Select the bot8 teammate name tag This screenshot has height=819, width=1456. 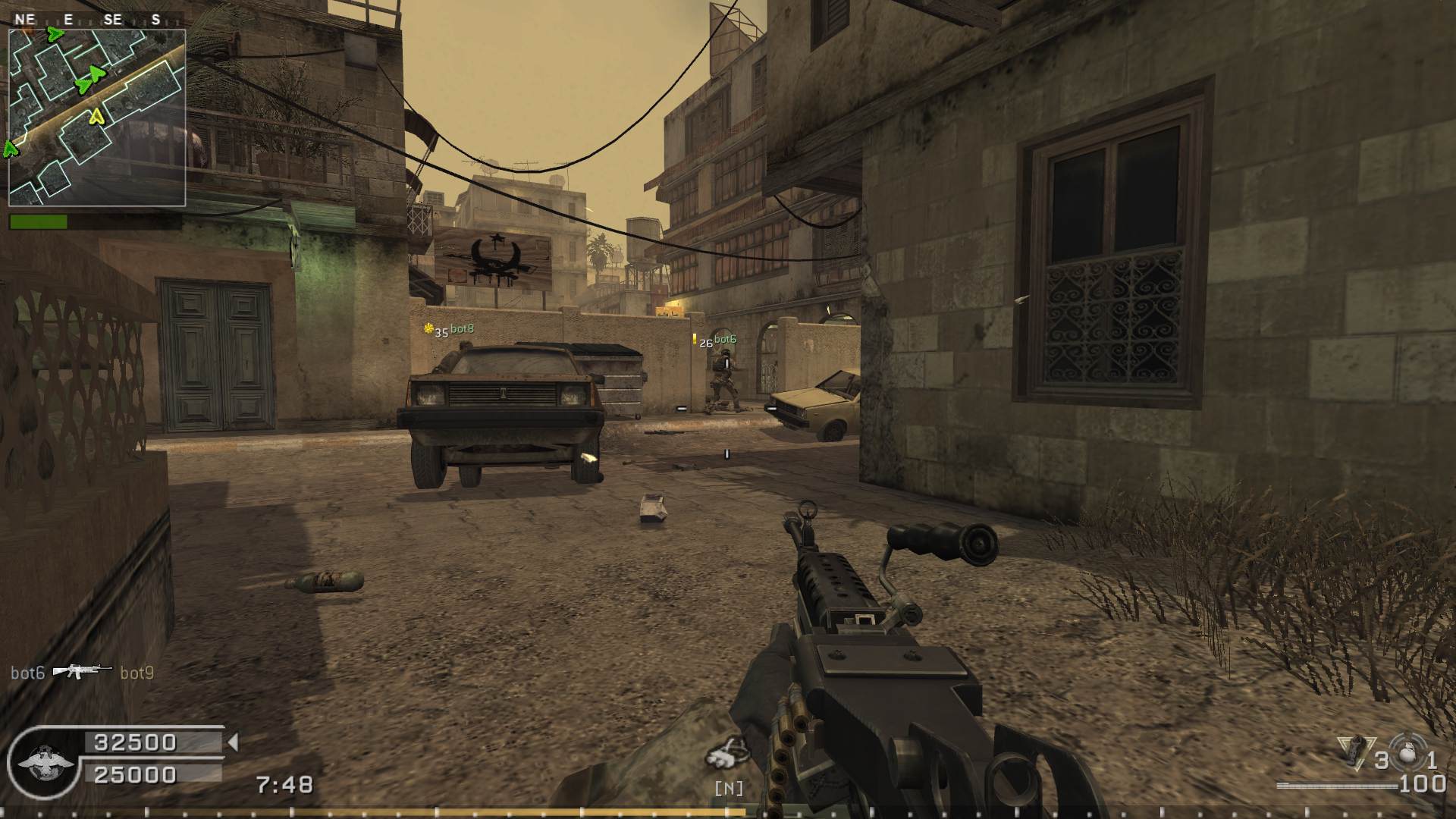(462, 329)
